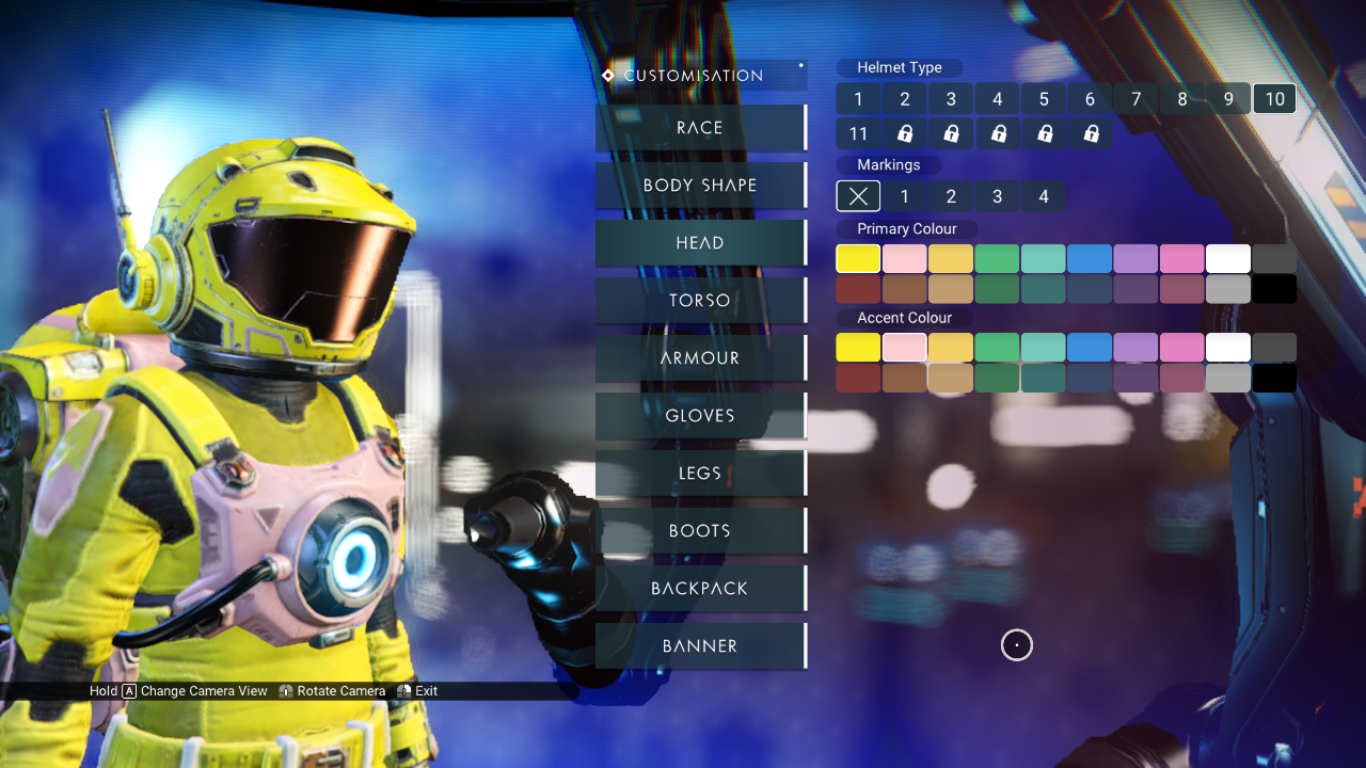Open the Armour customisation section
The image size is (1366, 768).
click(x=700, y=358)
